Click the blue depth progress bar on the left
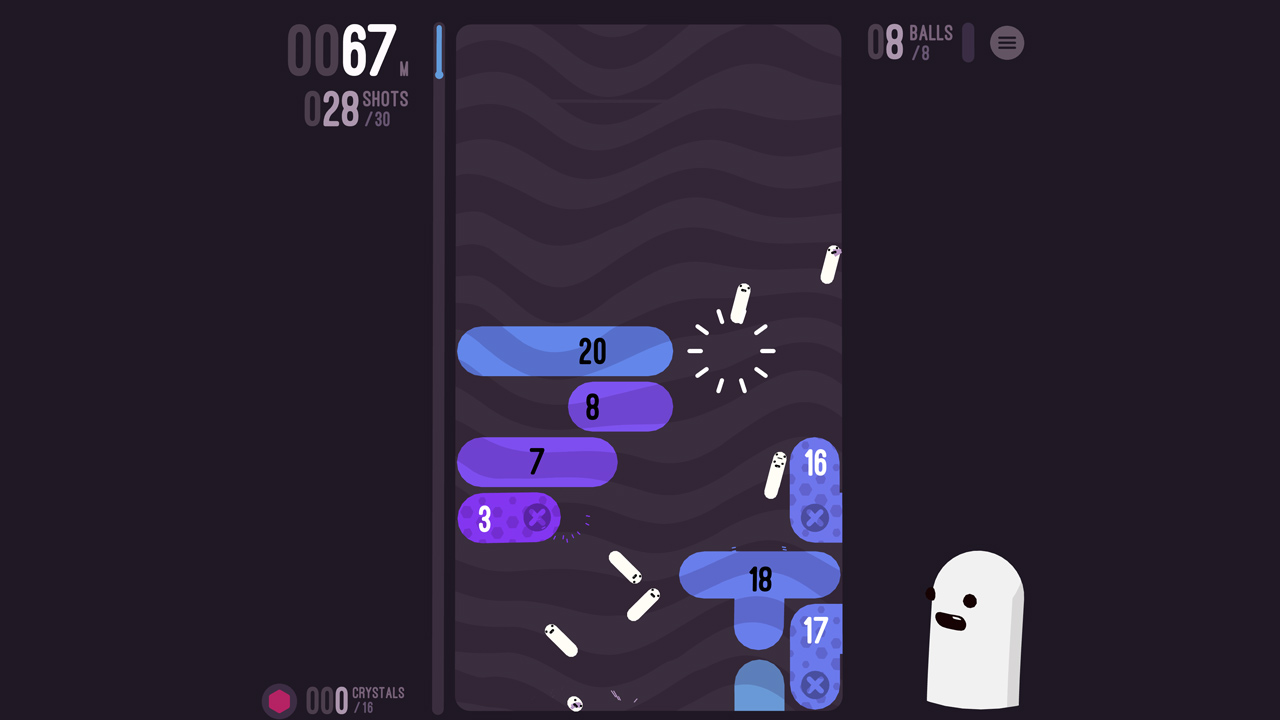 pyautogui.click(x=440, y=50)
